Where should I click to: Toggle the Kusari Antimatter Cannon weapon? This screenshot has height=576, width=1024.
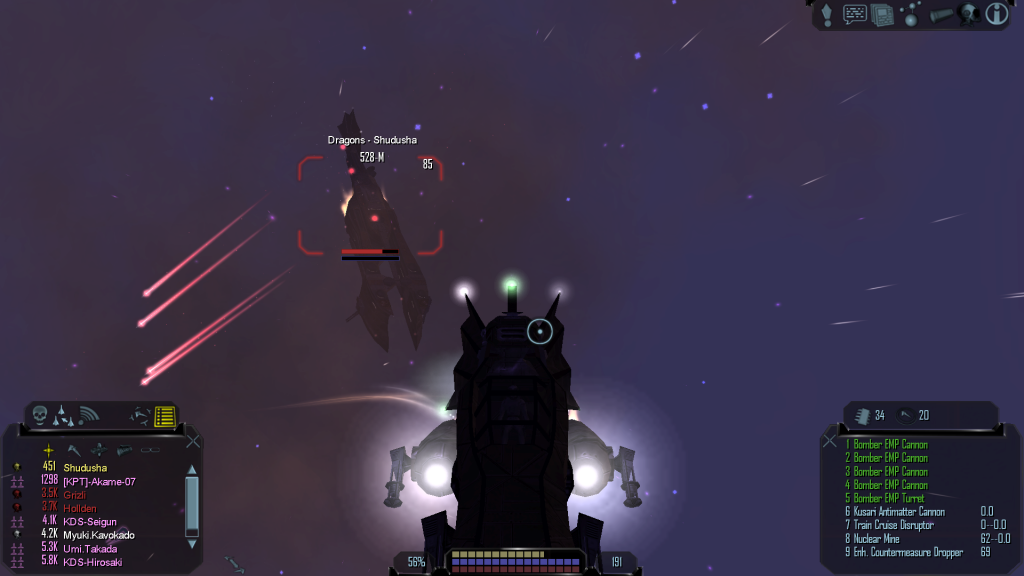[x=898, y=512]
